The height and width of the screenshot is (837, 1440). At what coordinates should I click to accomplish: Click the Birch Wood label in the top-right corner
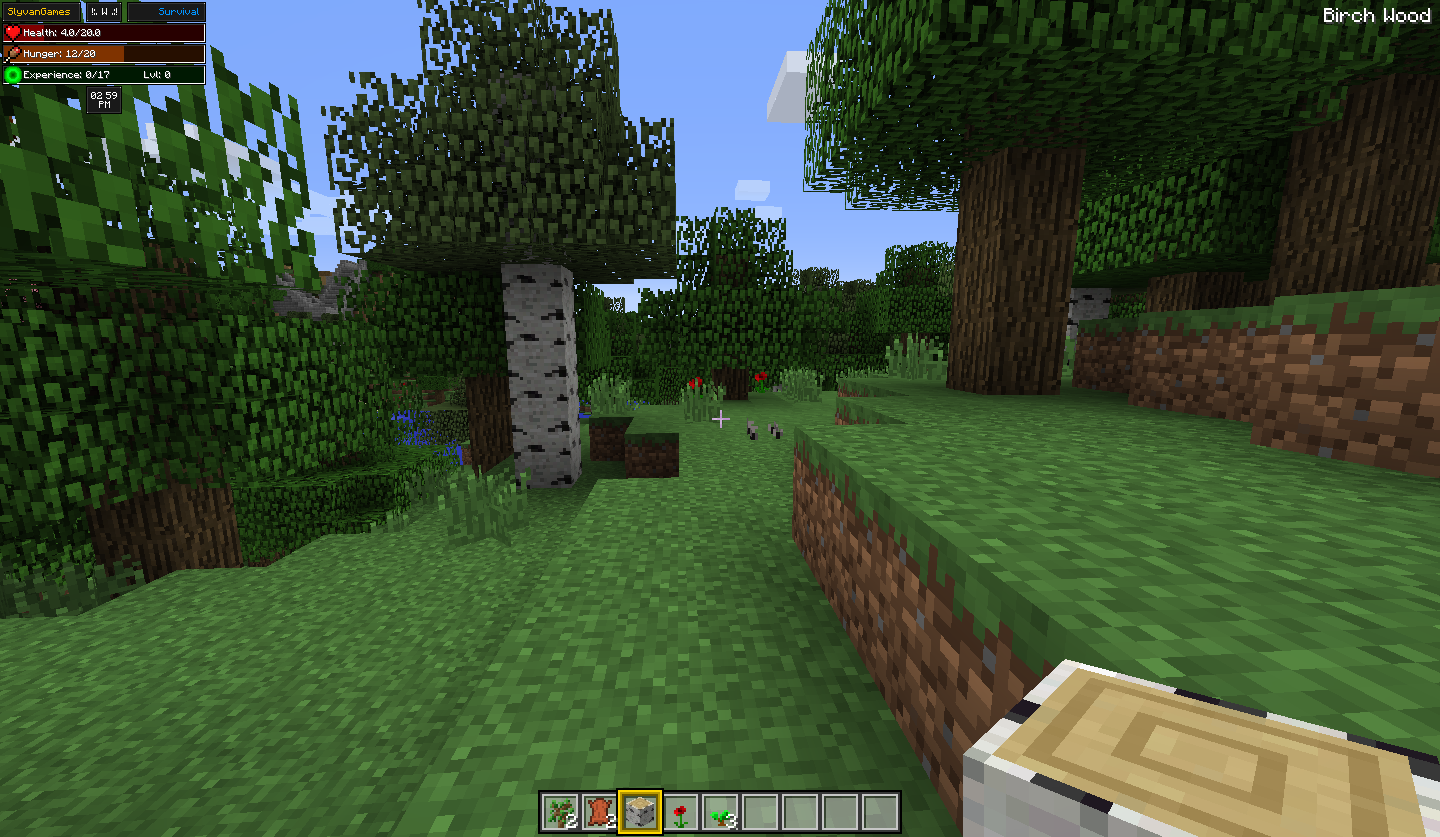click(1375, 15)
